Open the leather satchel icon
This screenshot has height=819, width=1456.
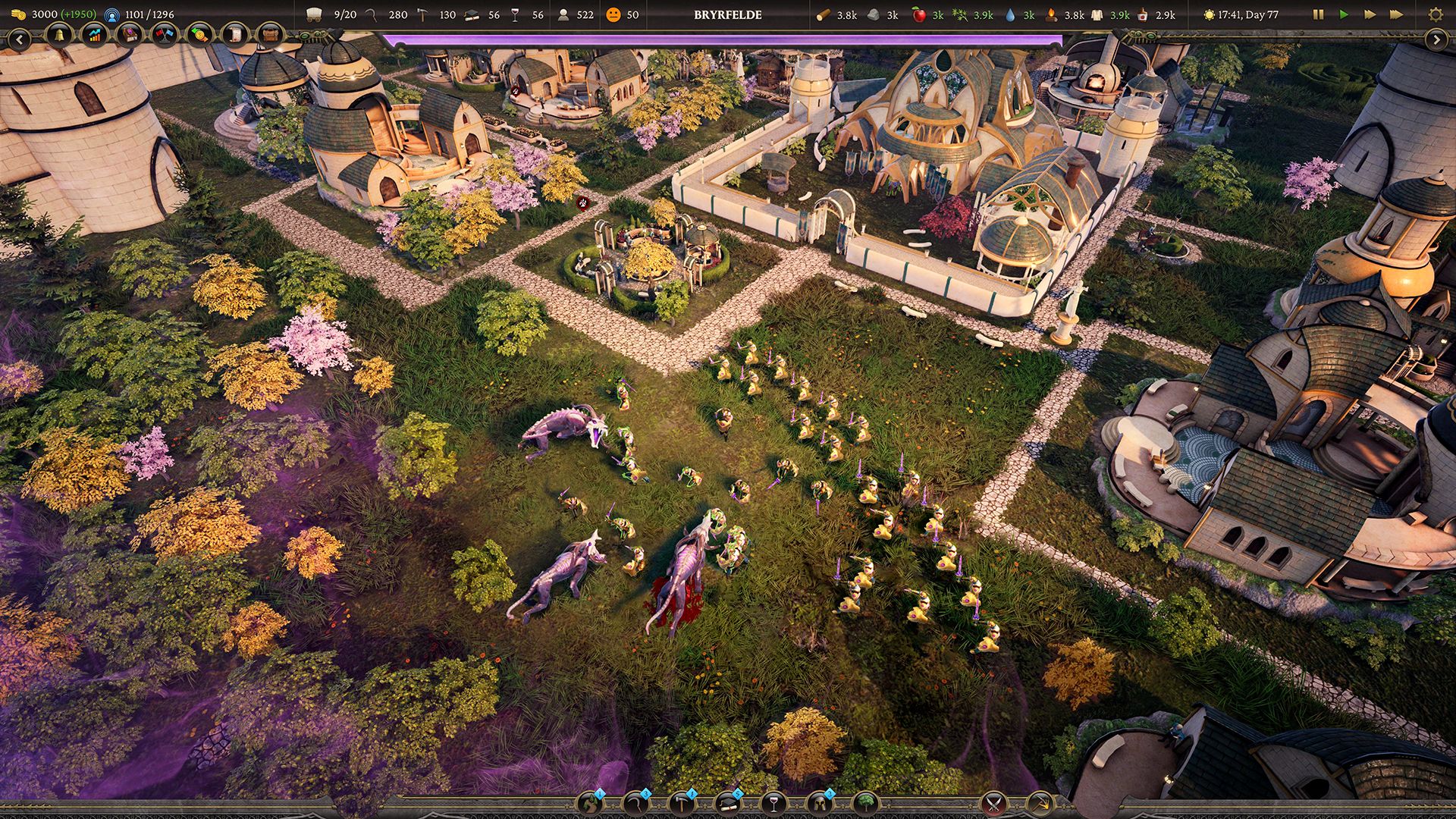click(270, 35)
